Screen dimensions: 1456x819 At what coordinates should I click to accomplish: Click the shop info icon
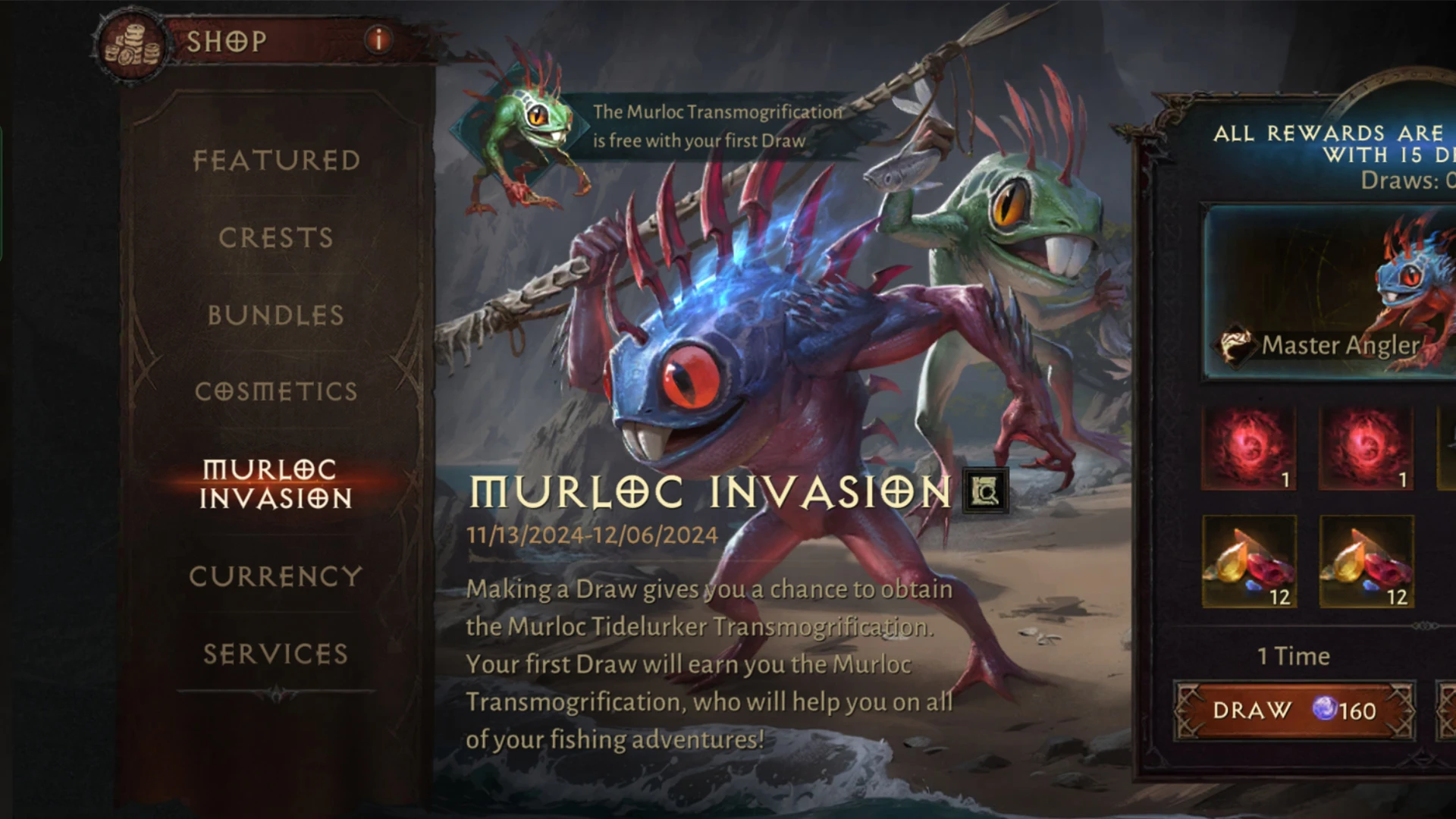[x=378, y=39]
